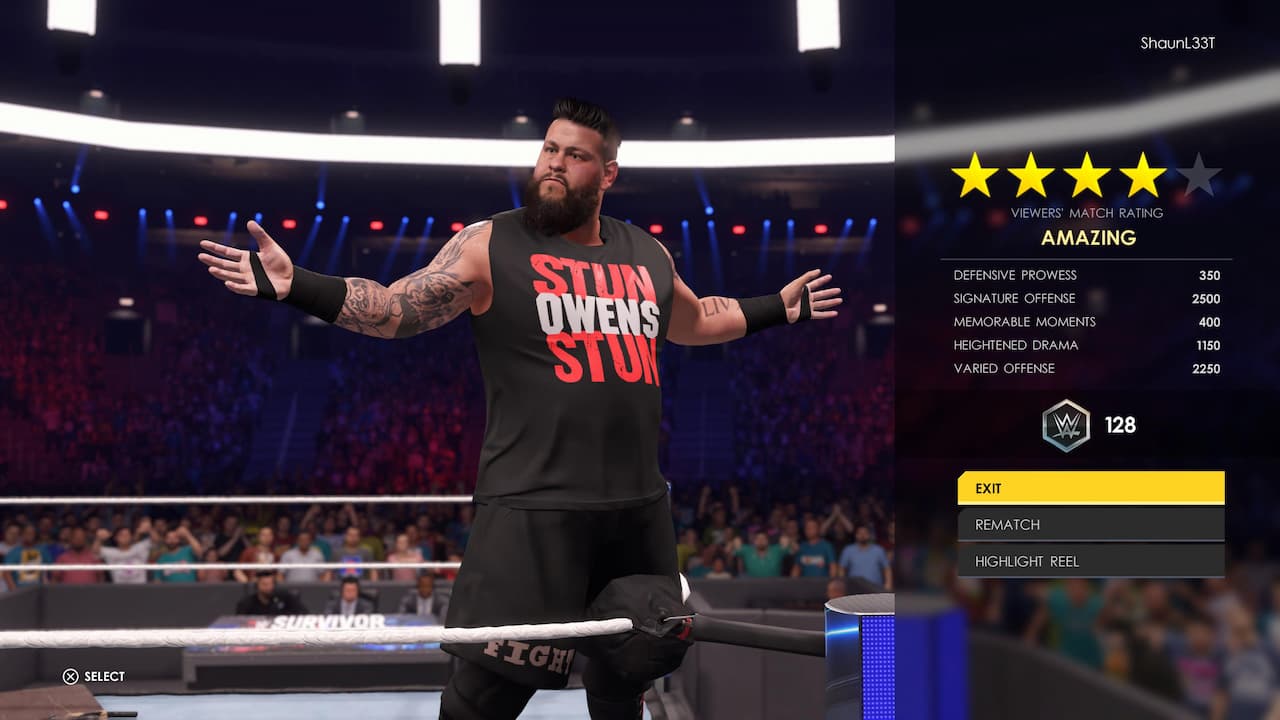Open the HIGHLIGHT REEL option

click(x=1090, y=561)
